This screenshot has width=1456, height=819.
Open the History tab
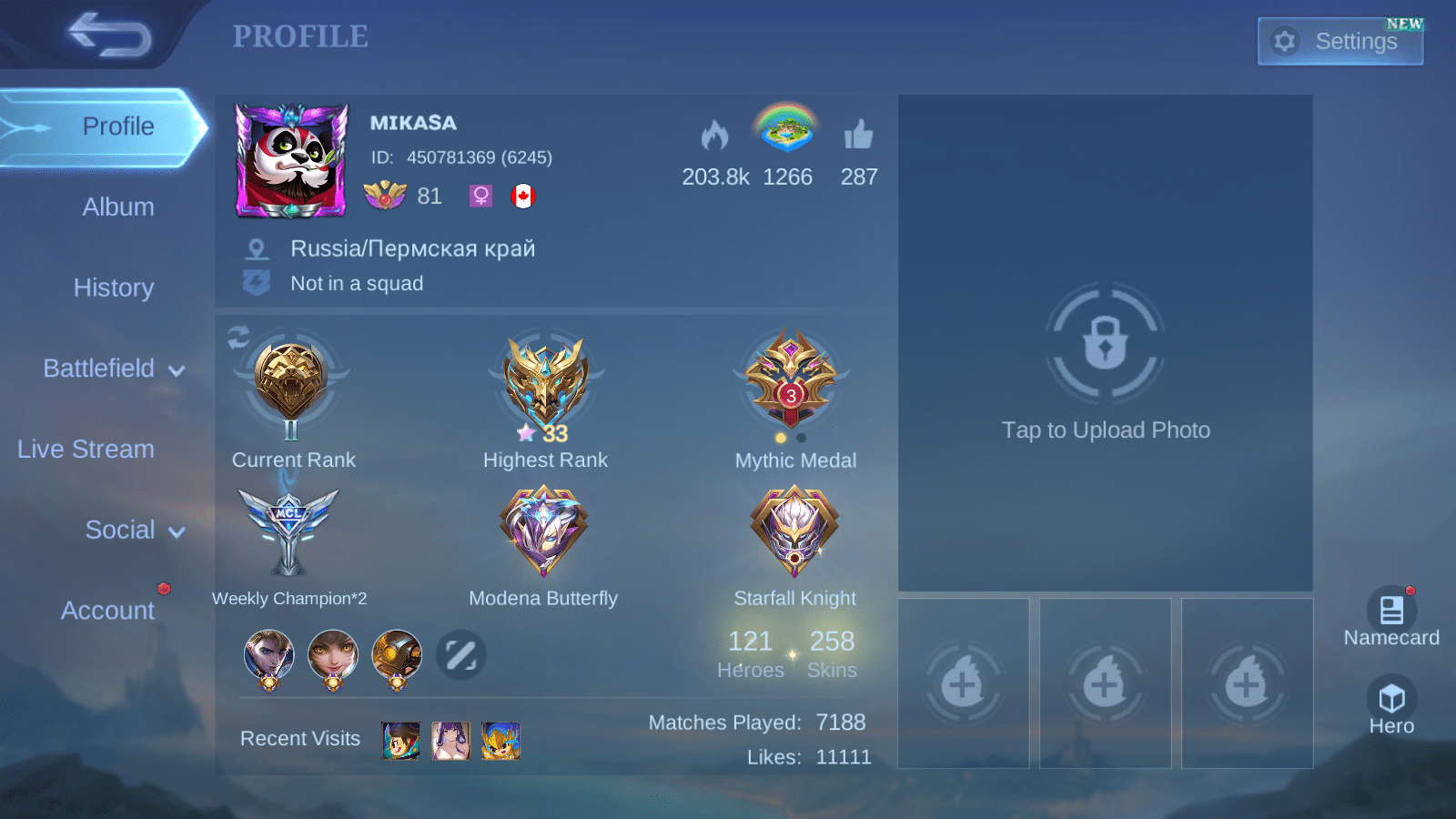pos(114,288)
